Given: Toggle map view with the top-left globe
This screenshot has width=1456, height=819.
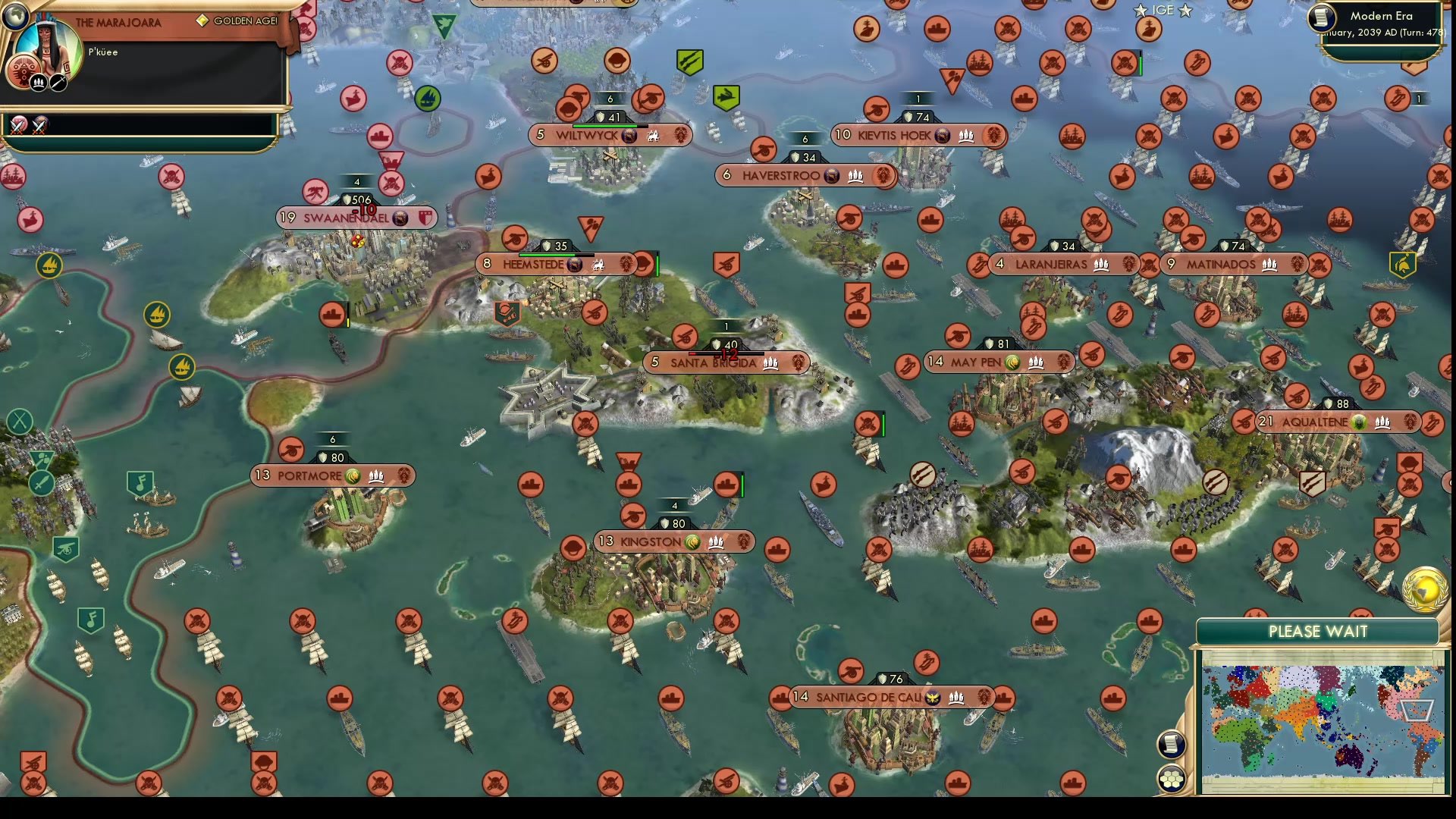Looking at the screenshot, I should 15,16.
